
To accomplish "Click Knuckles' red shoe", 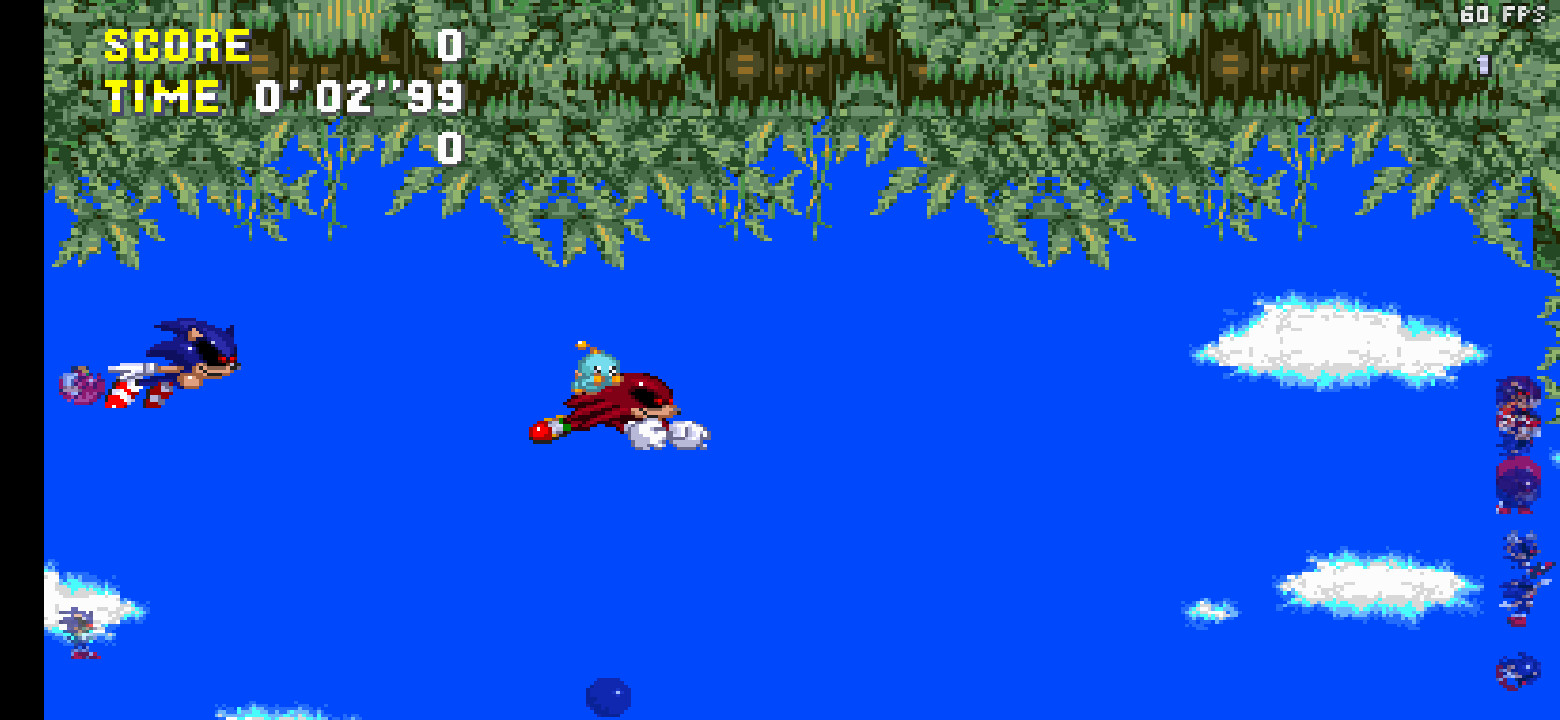I will click(541, 430).
